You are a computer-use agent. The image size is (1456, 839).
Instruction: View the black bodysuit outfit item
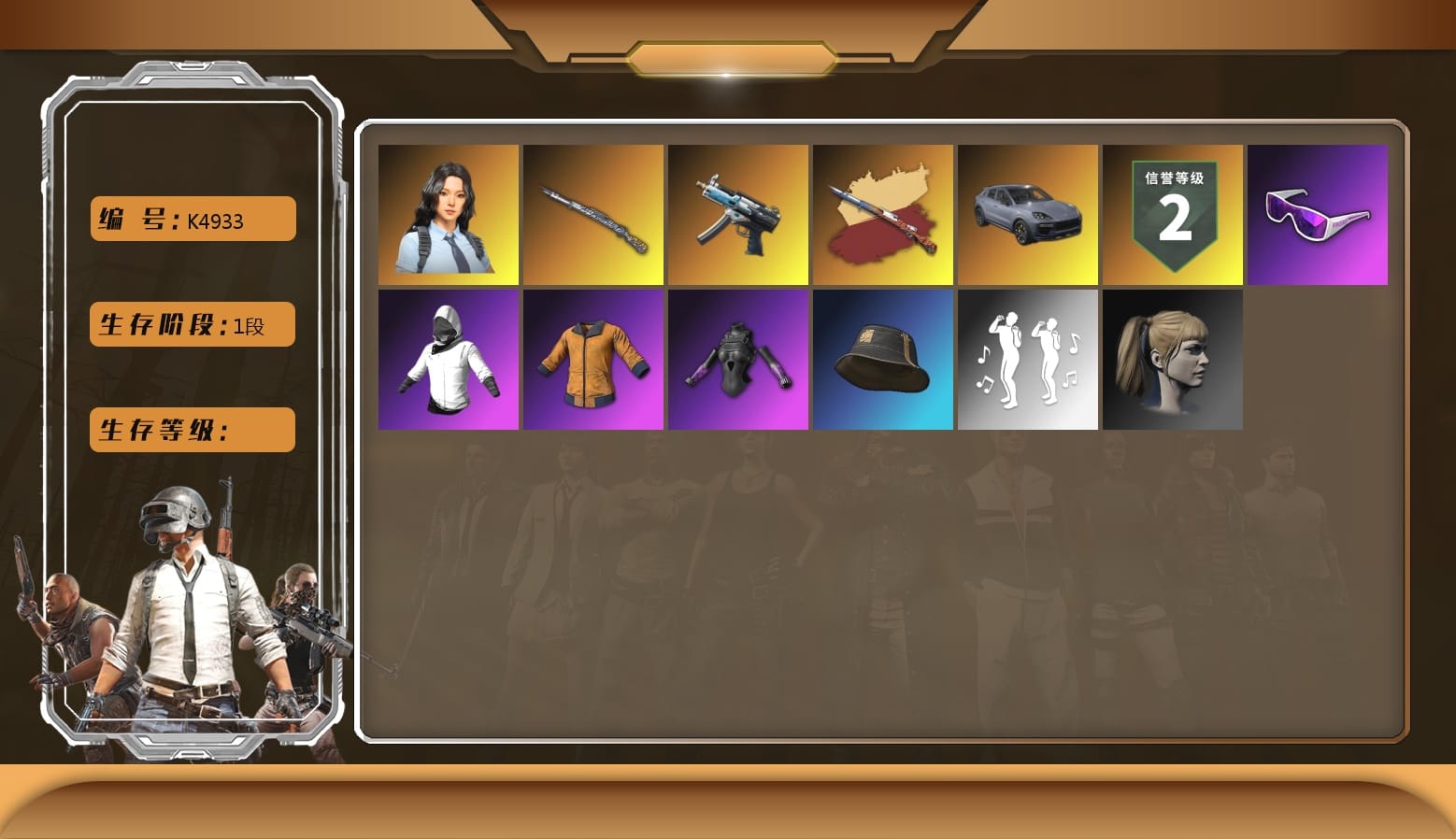pyautogui.click(x=738, y=359)
